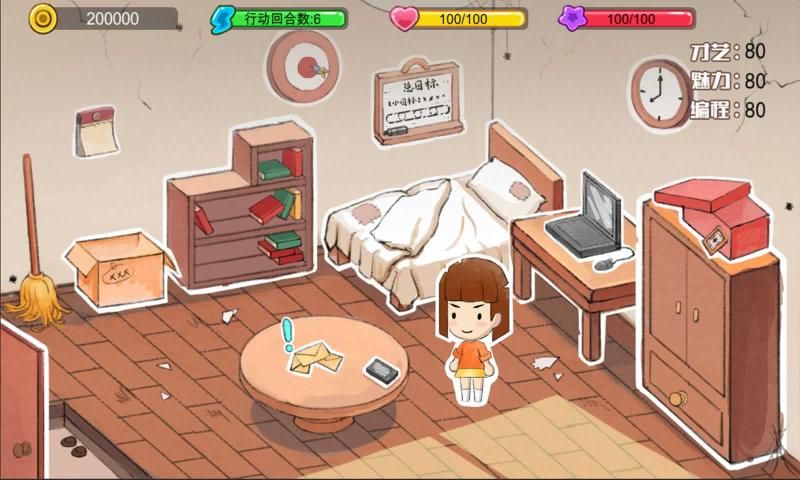Open the wooden wardrobe
Viewport: 800px width, 480px height.
(x=702, y=320)
